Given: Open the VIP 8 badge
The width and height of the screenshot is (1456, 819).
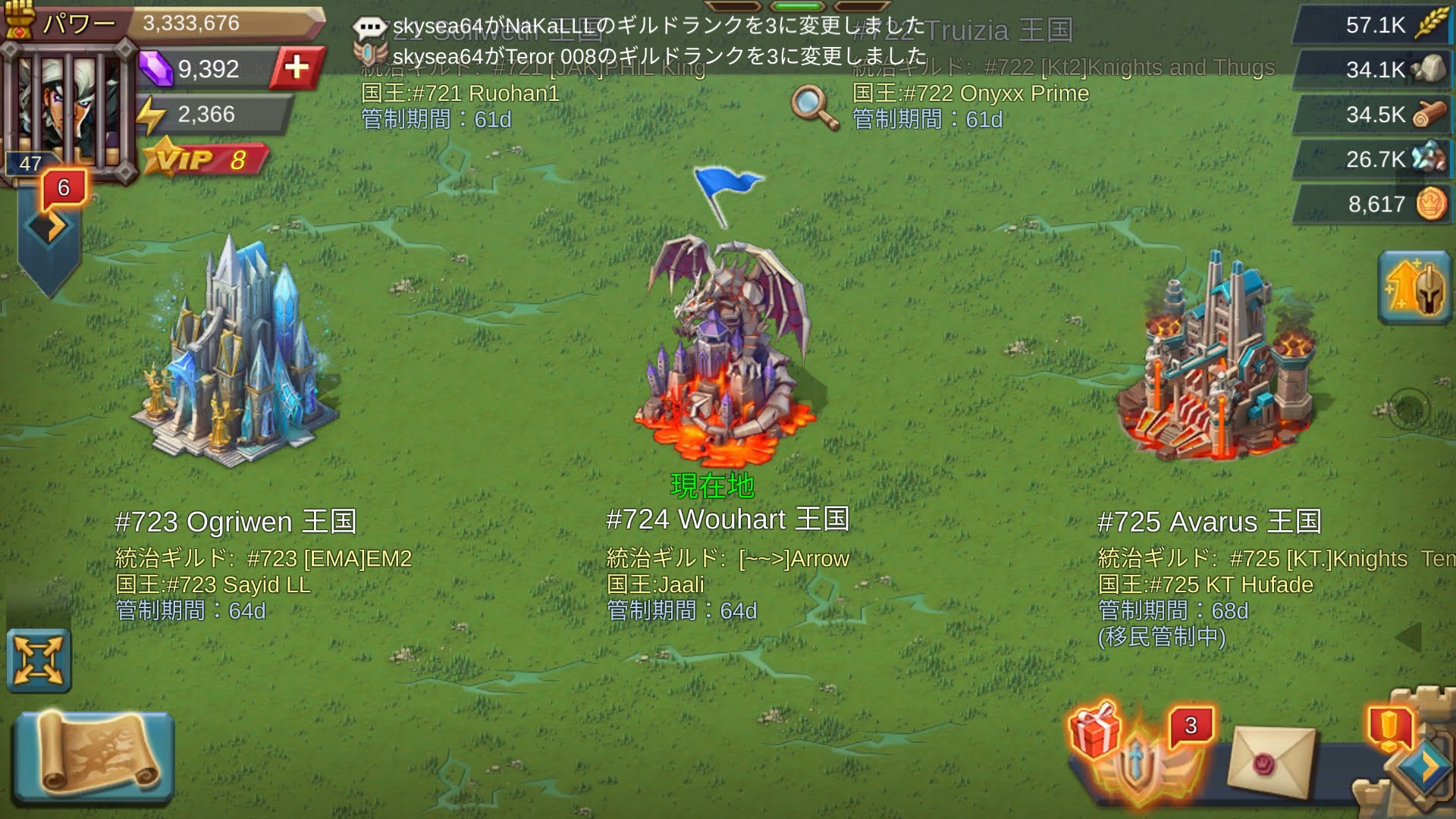Looking at the screenshot, I should 205,160.
